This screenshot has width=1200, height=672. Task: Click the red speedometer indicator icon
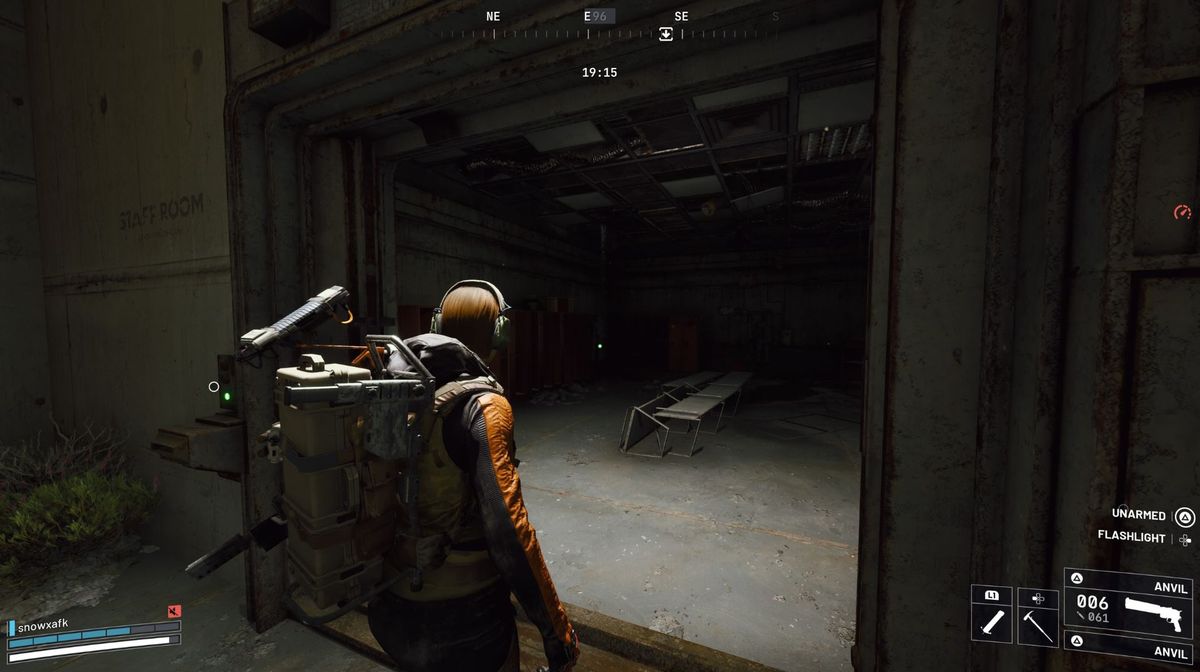(1182, 212)
